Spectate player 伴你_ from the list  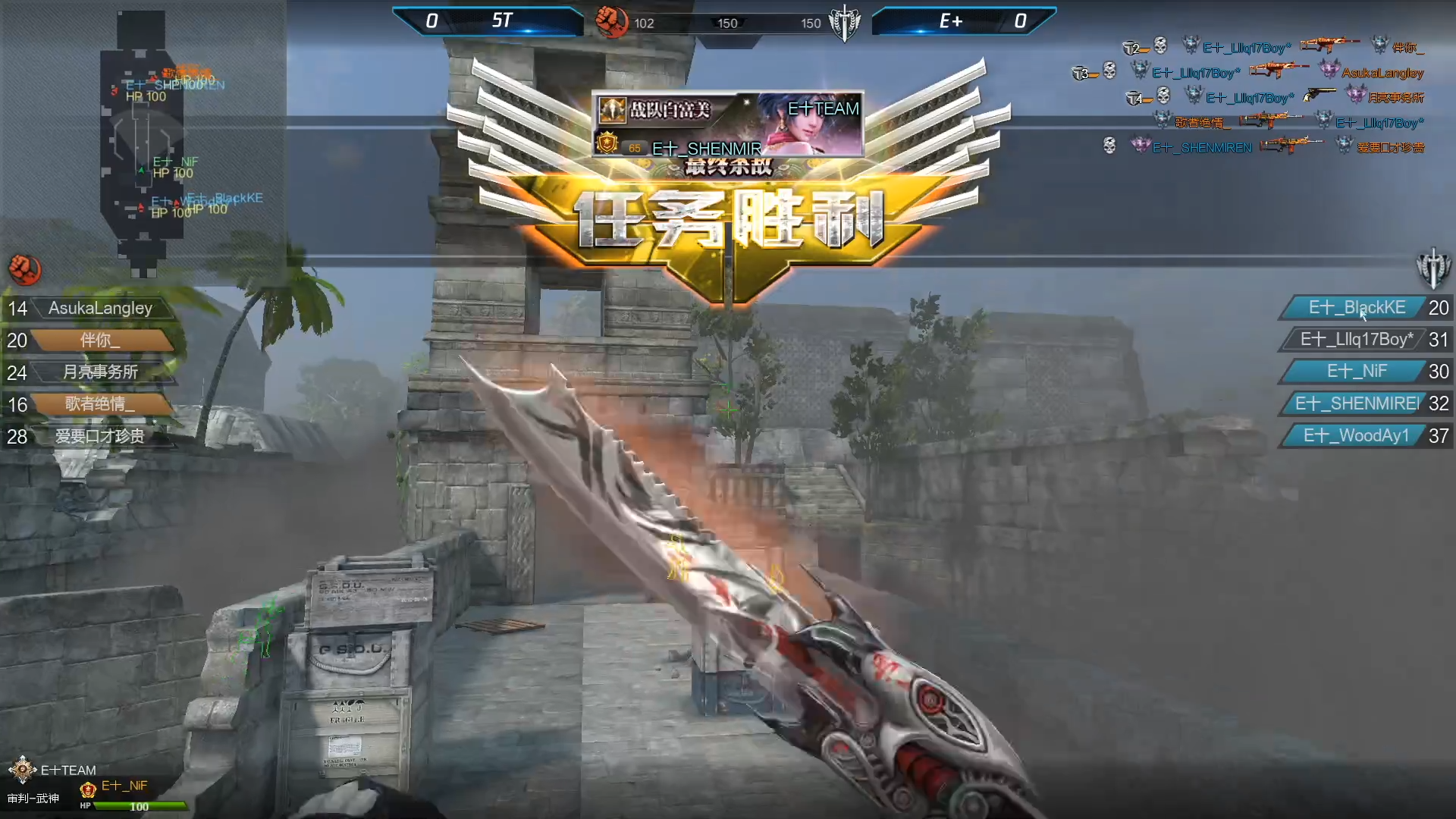[100, 340]
